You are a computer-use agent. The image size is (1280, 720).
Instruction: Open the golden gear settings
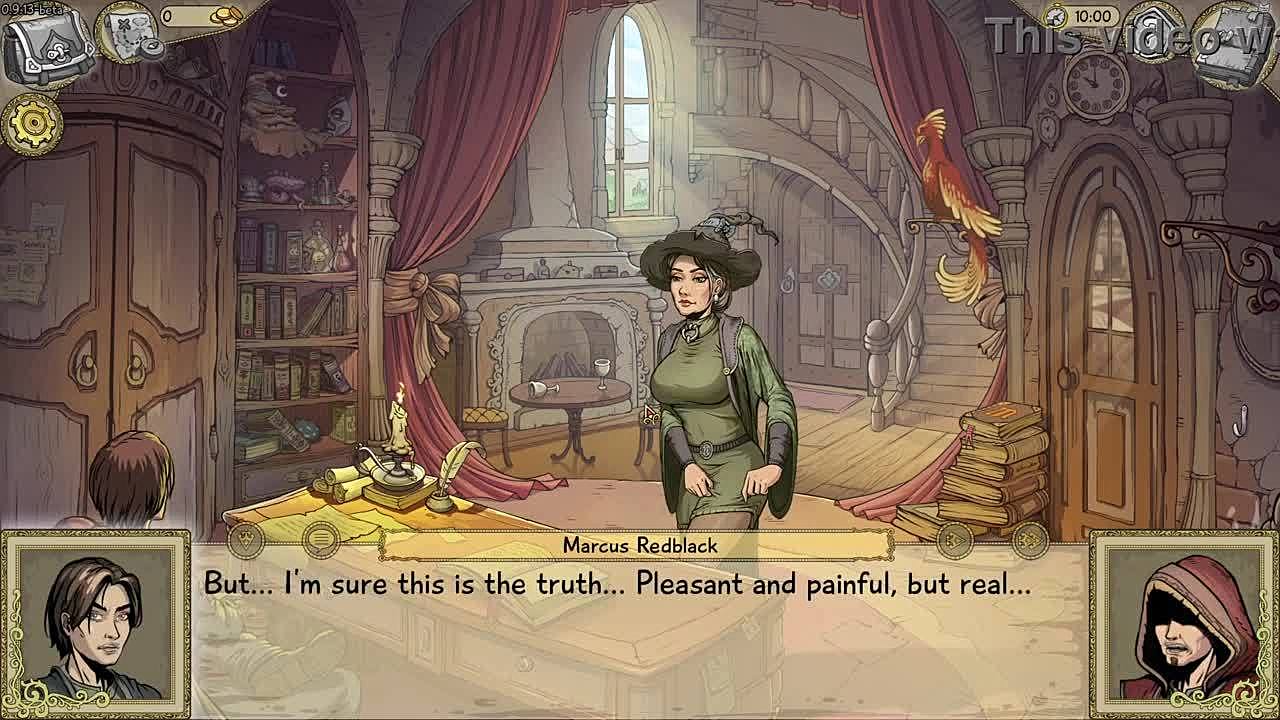(x=33, y=123)
